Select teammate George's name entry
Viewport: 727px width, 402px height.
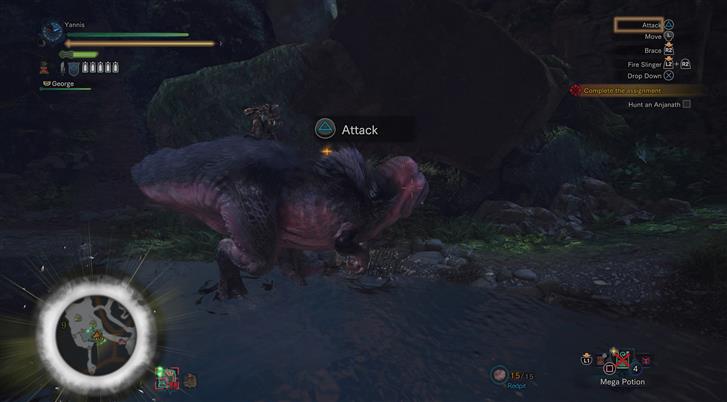coord(62,84)
